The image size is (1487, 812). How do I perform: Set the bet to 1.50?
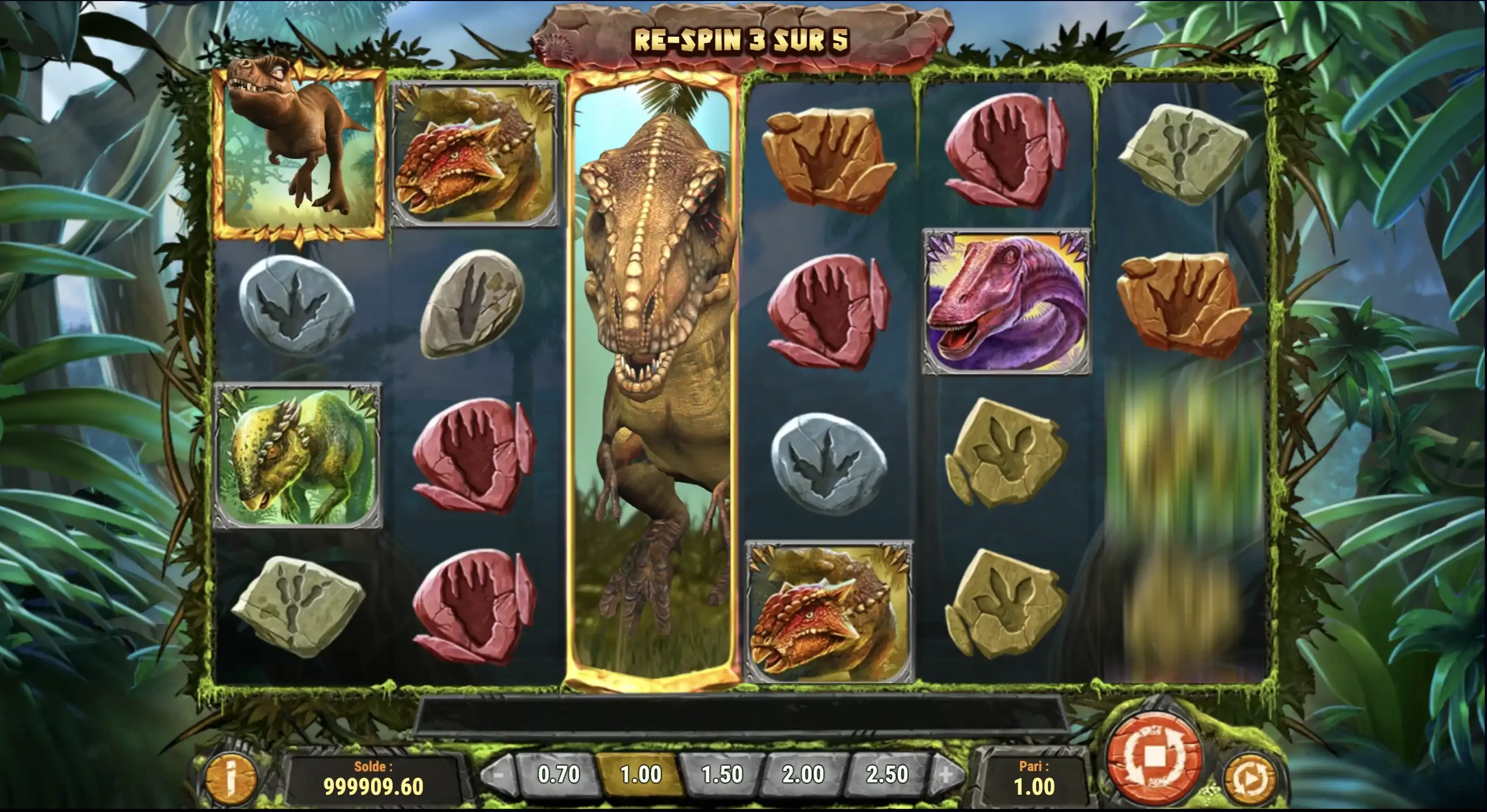click(722, 774)
